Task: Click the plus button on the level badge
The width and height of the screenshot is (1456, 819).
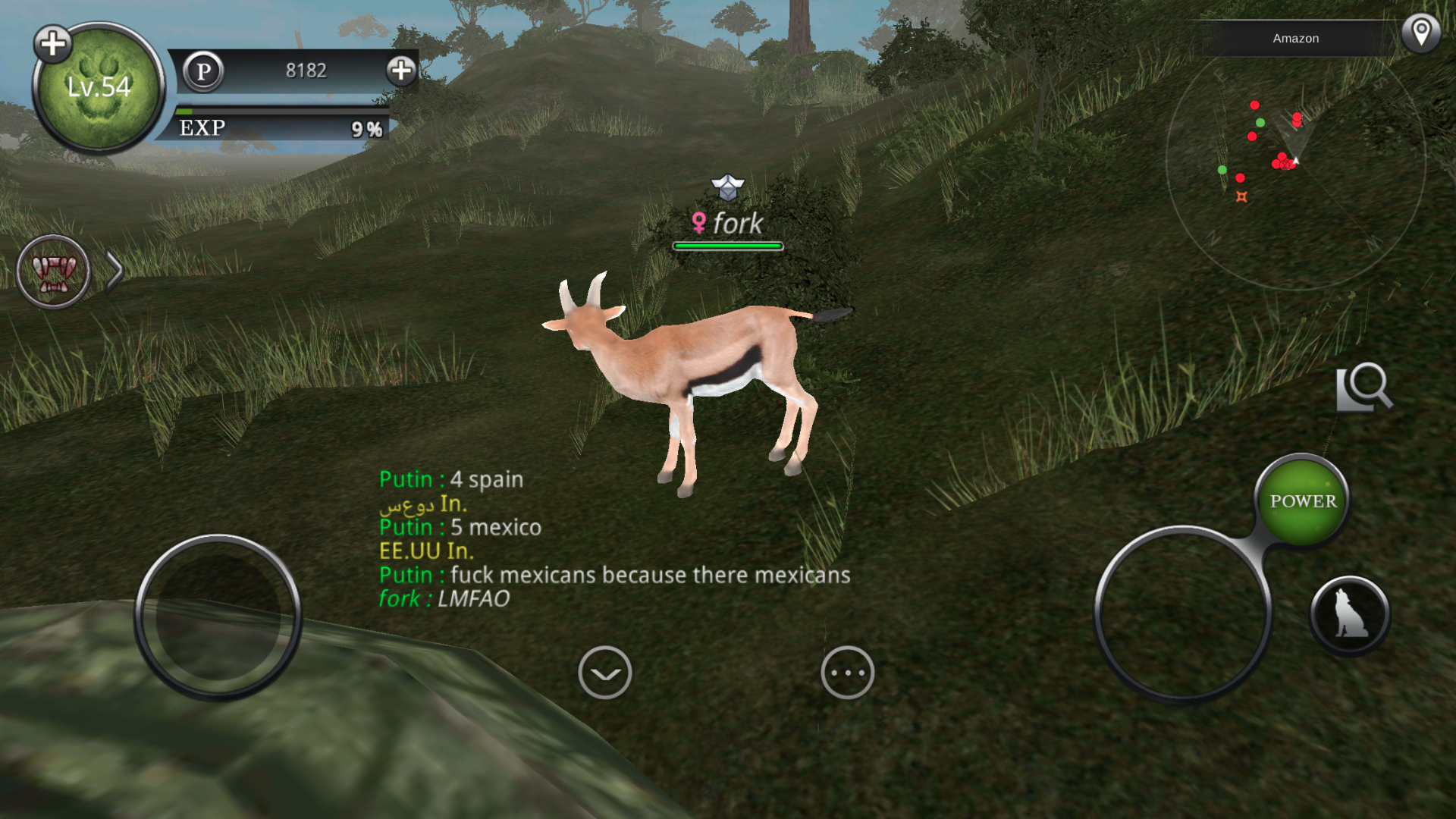Action: click(52, 44)
